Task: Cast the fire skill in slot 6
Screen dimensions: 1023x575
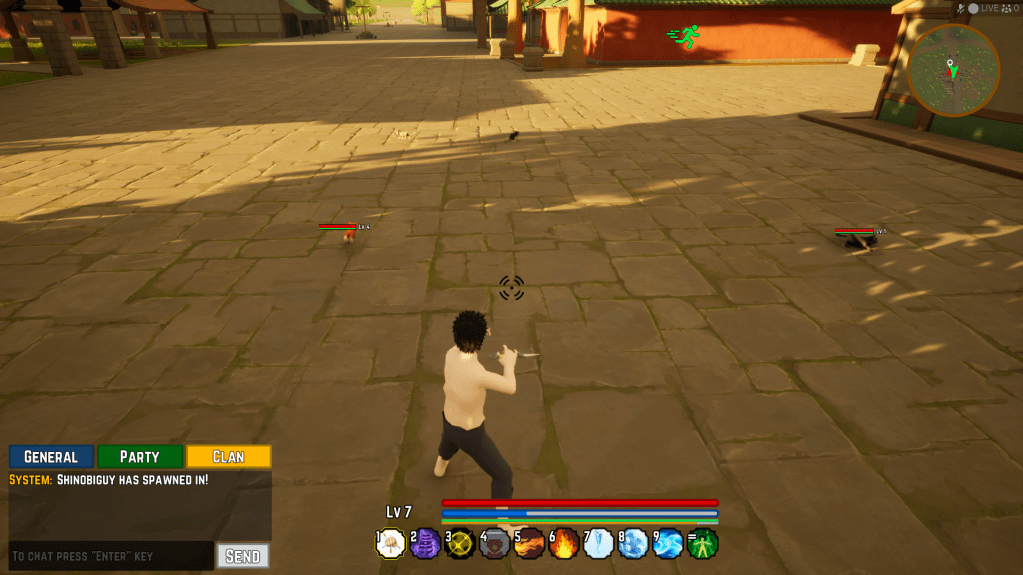Action: [565, 544]
